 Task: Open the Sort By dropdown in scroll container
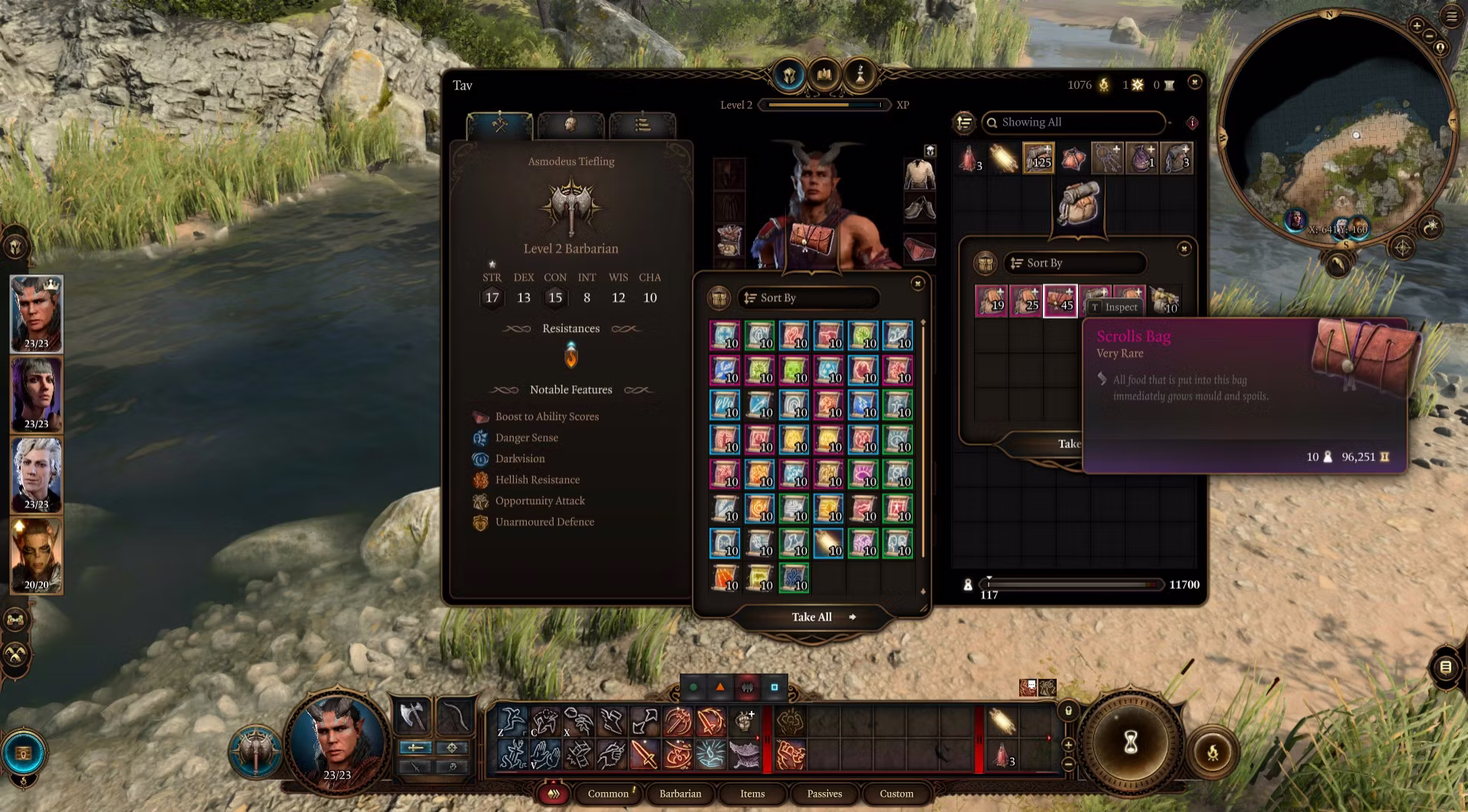click(x=809, y=298)
